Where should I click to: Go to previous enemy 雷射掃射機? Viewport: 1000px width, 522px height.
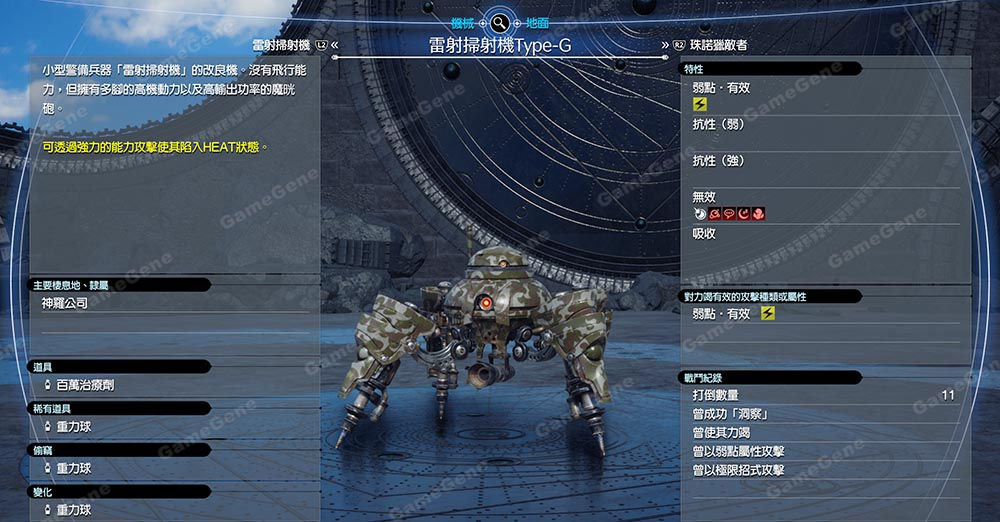point(285,45)
